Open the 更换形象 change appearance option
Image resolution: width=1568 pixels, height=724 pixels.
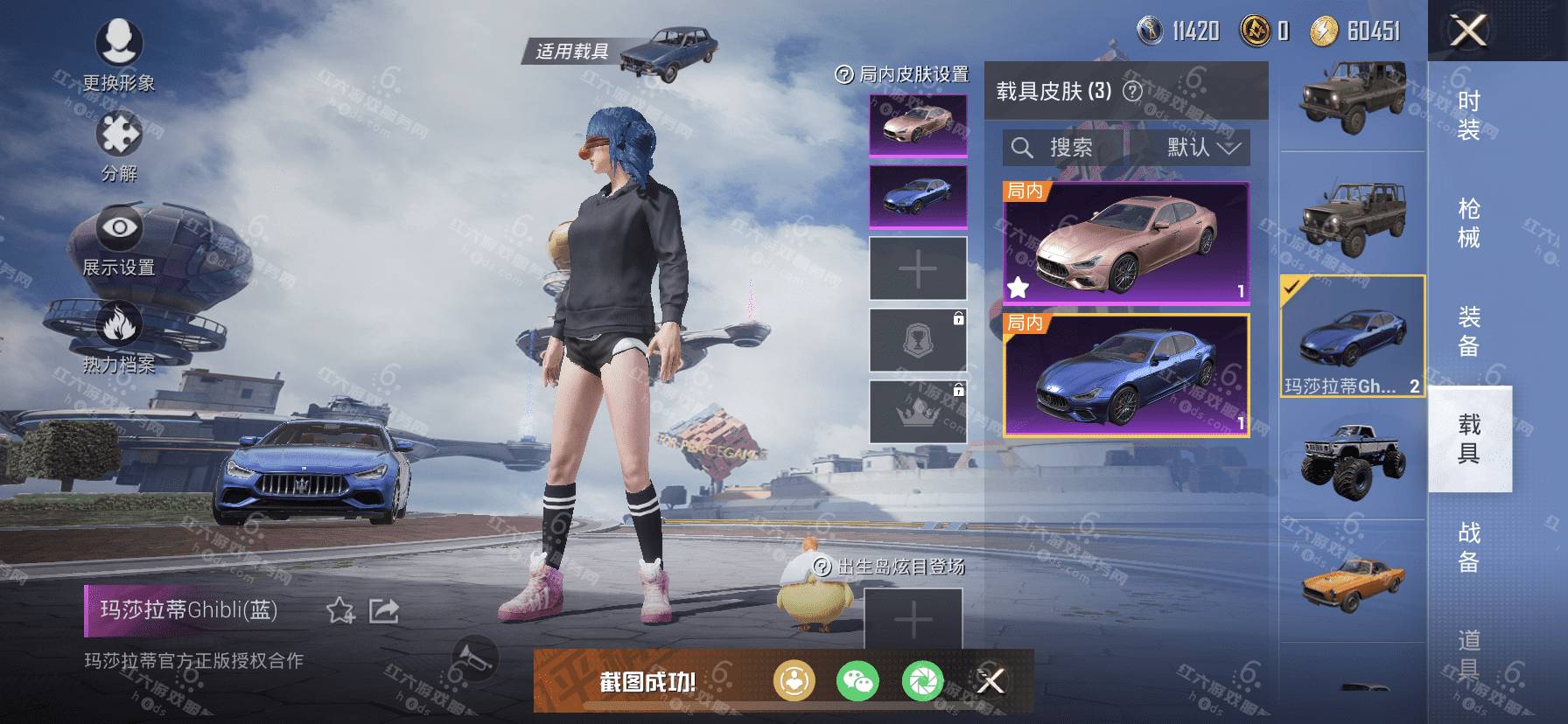[x=119, y=52]
